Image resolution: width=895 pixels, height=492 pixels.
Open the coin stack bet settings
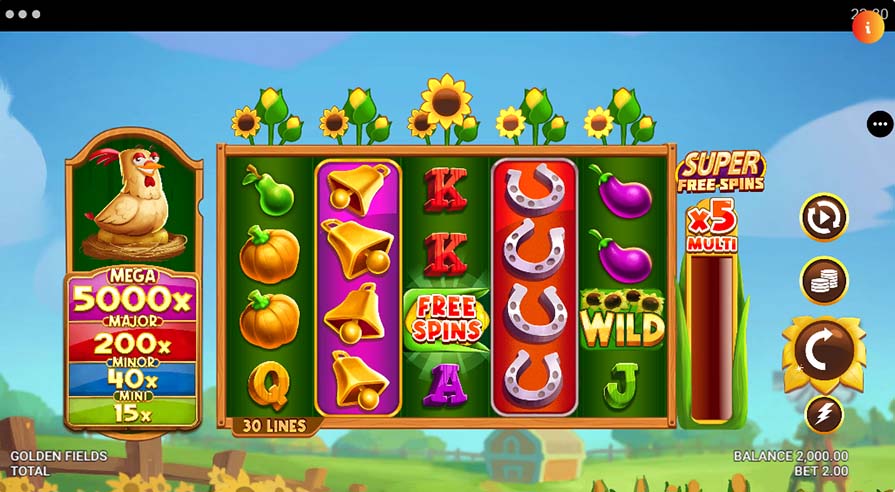[x=824, y=282]
